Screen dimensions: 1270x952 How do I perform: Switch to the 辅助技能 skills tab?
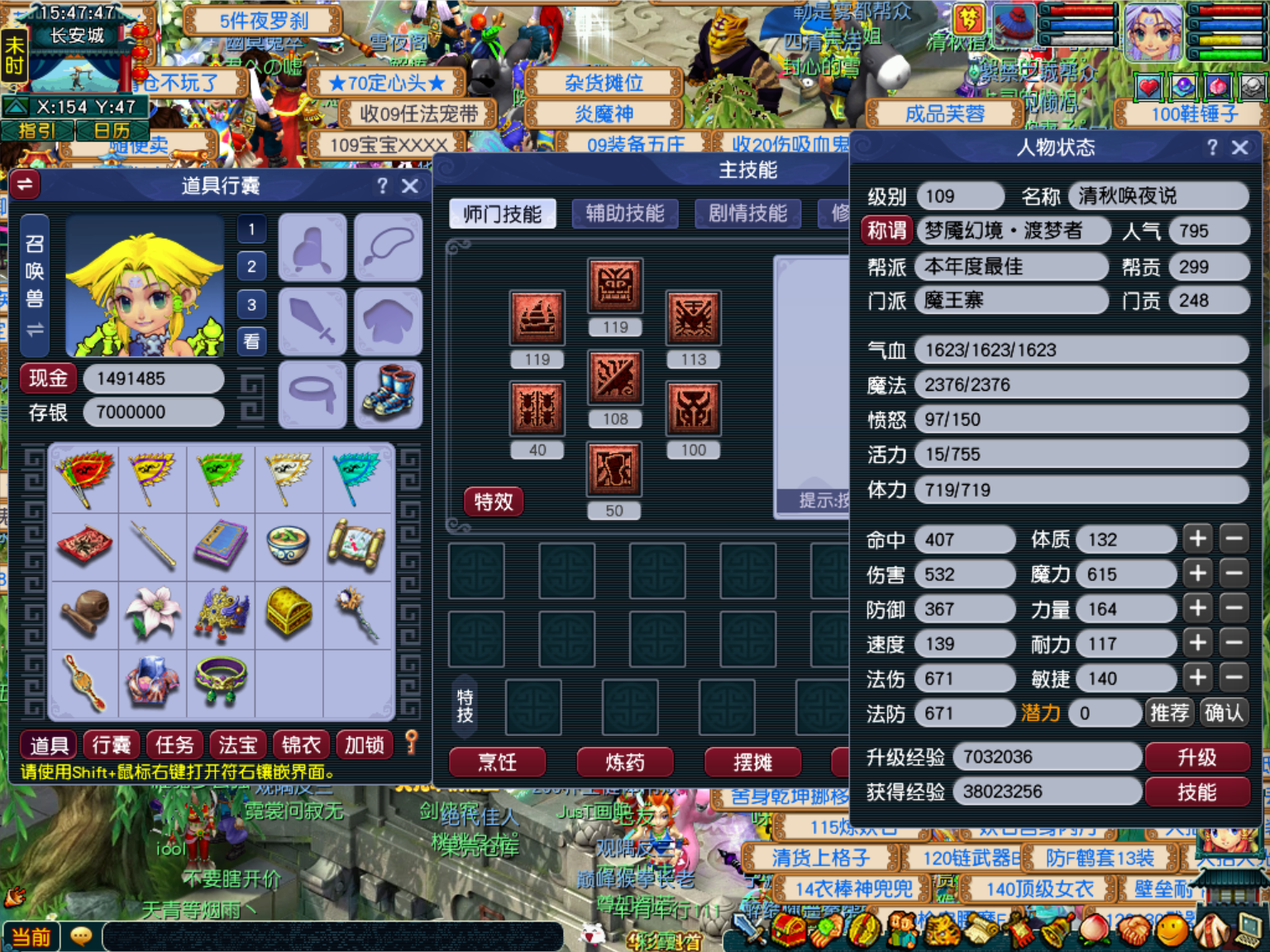[x=625, y=213]
